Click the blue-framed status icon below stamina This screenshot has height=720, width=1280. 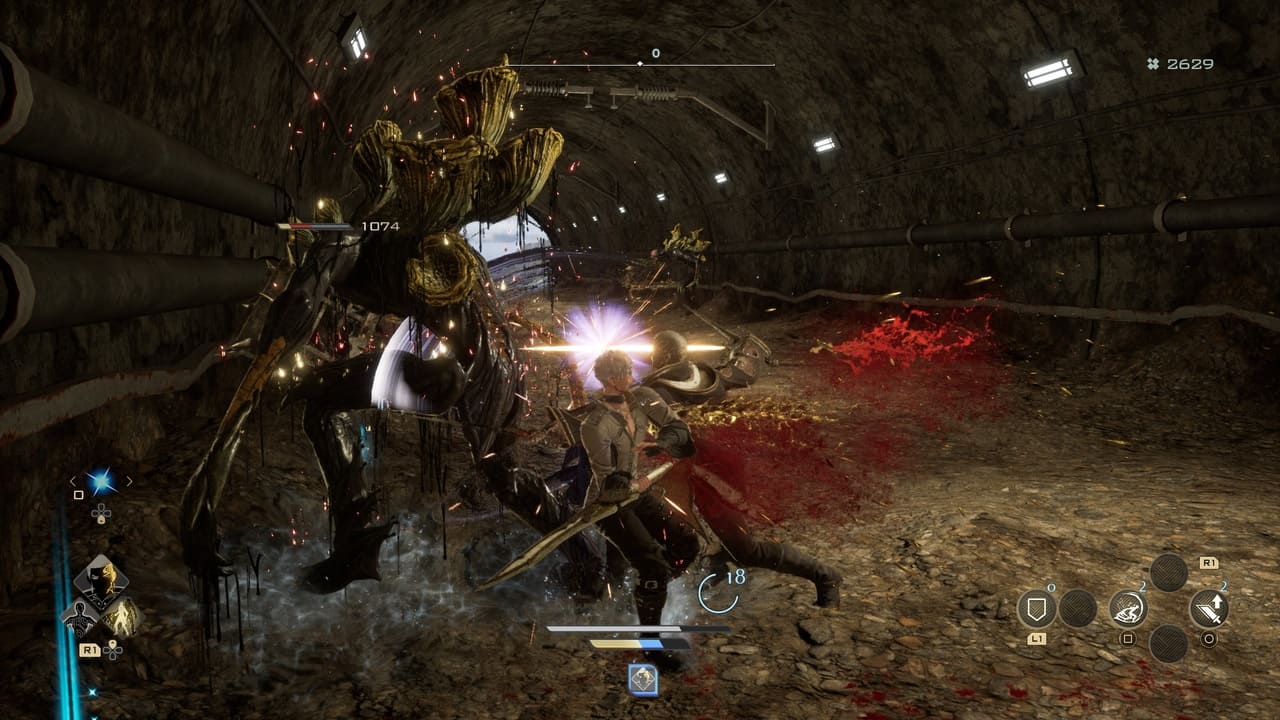pyautogui.click(x=642, y=680)
